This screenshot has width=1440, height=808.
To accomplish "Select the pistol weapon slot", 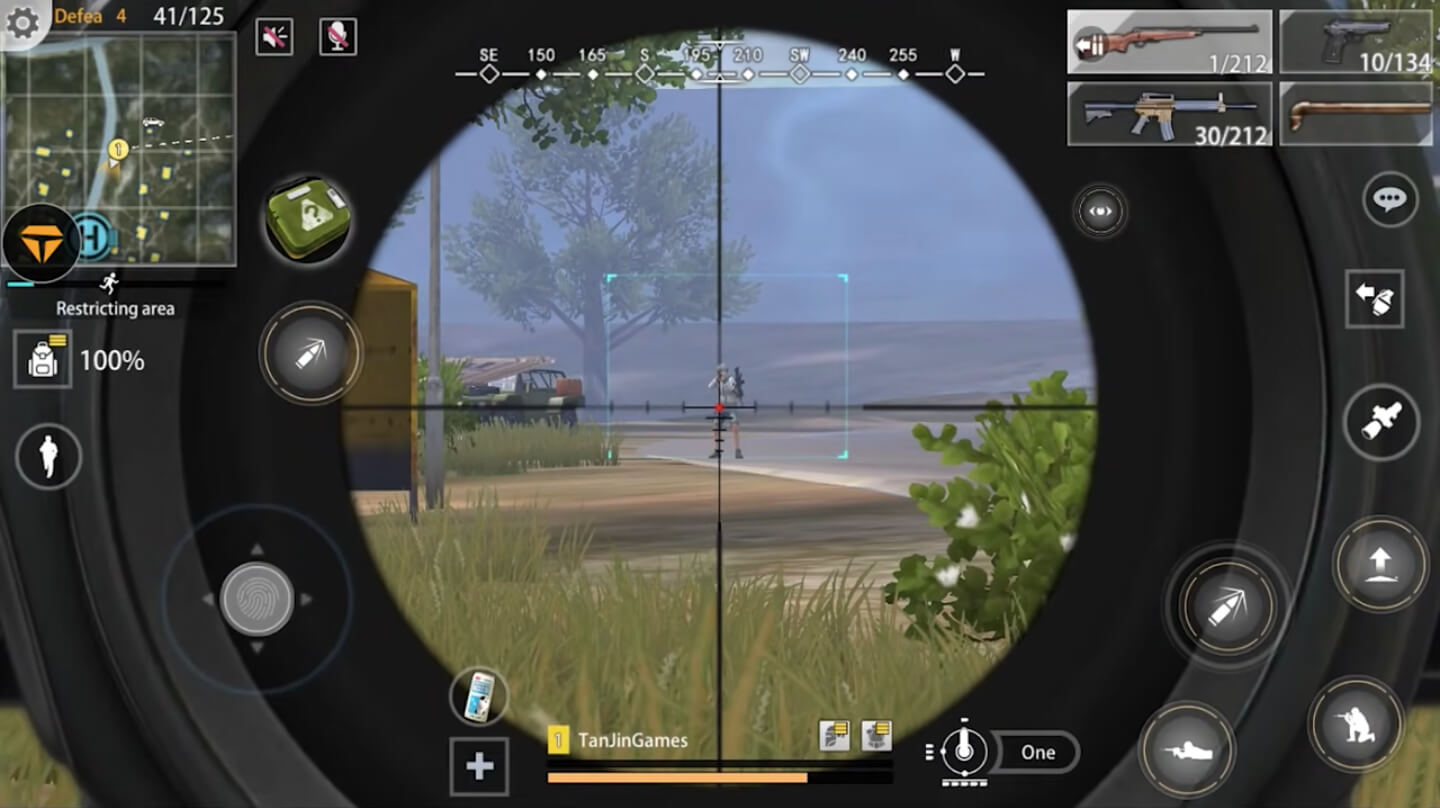I will [x=1356, y=42].
